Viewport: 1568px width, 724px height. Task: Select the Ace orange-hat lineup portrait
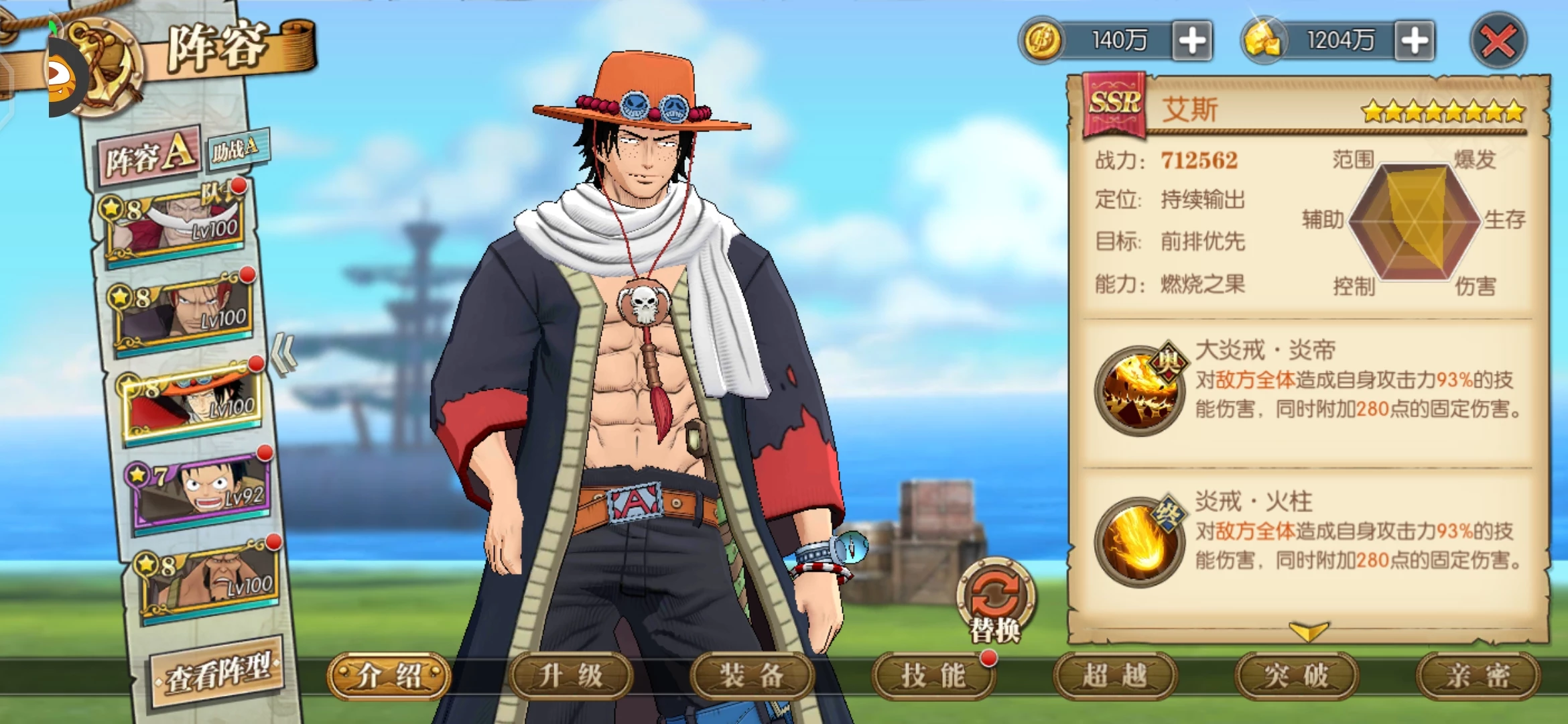click(194, 402)
